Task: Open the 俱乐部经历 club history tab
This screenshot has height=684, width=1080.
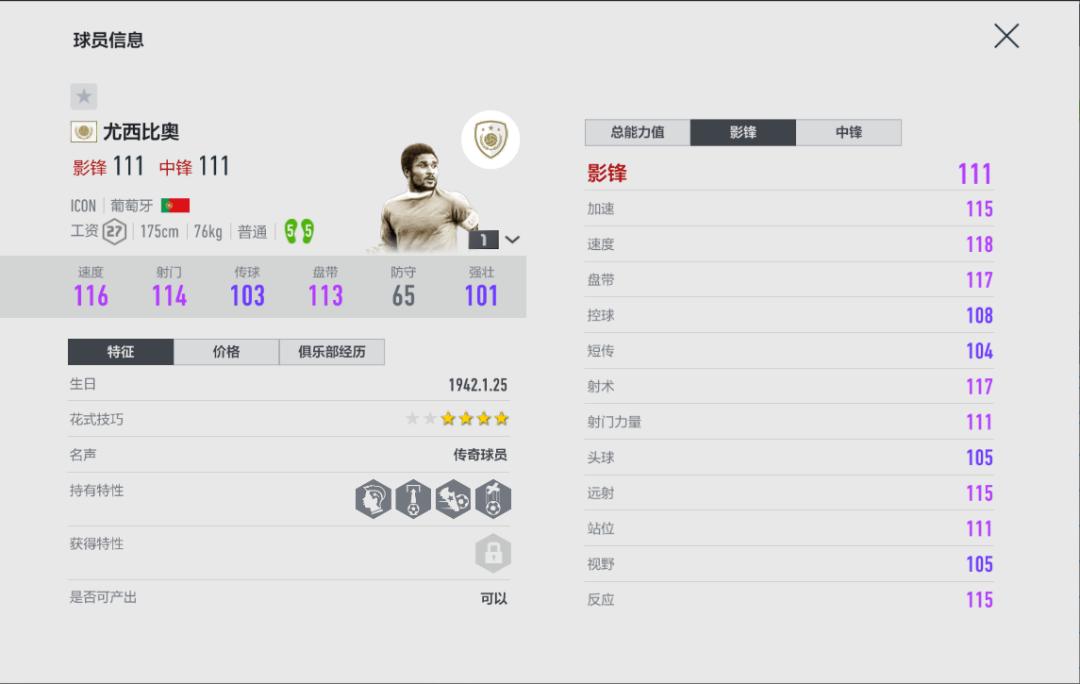Action: point(331,352)
